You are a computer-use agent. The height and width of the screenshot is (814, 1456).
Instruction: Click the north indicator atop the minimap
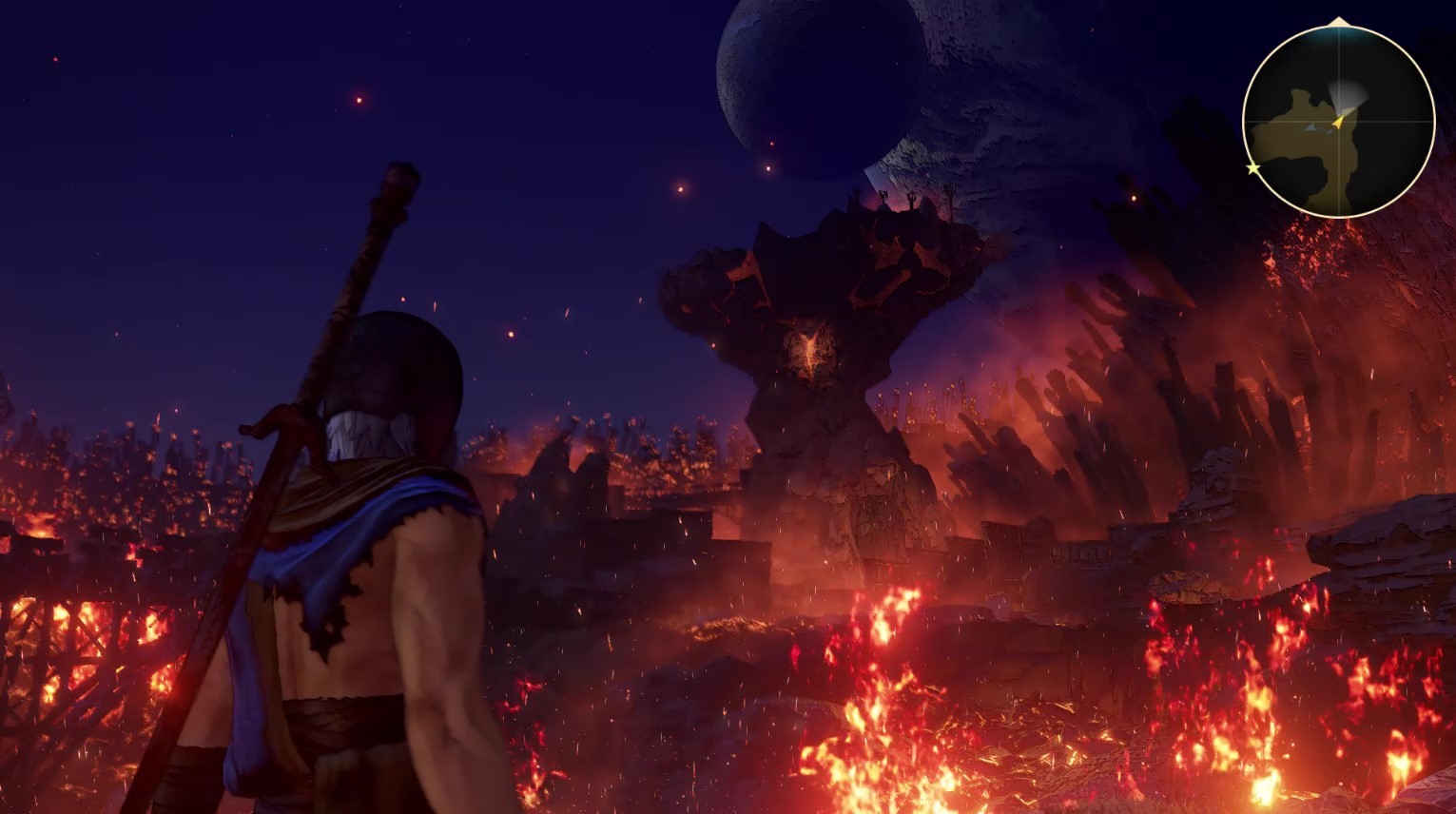coord(1338,22)
